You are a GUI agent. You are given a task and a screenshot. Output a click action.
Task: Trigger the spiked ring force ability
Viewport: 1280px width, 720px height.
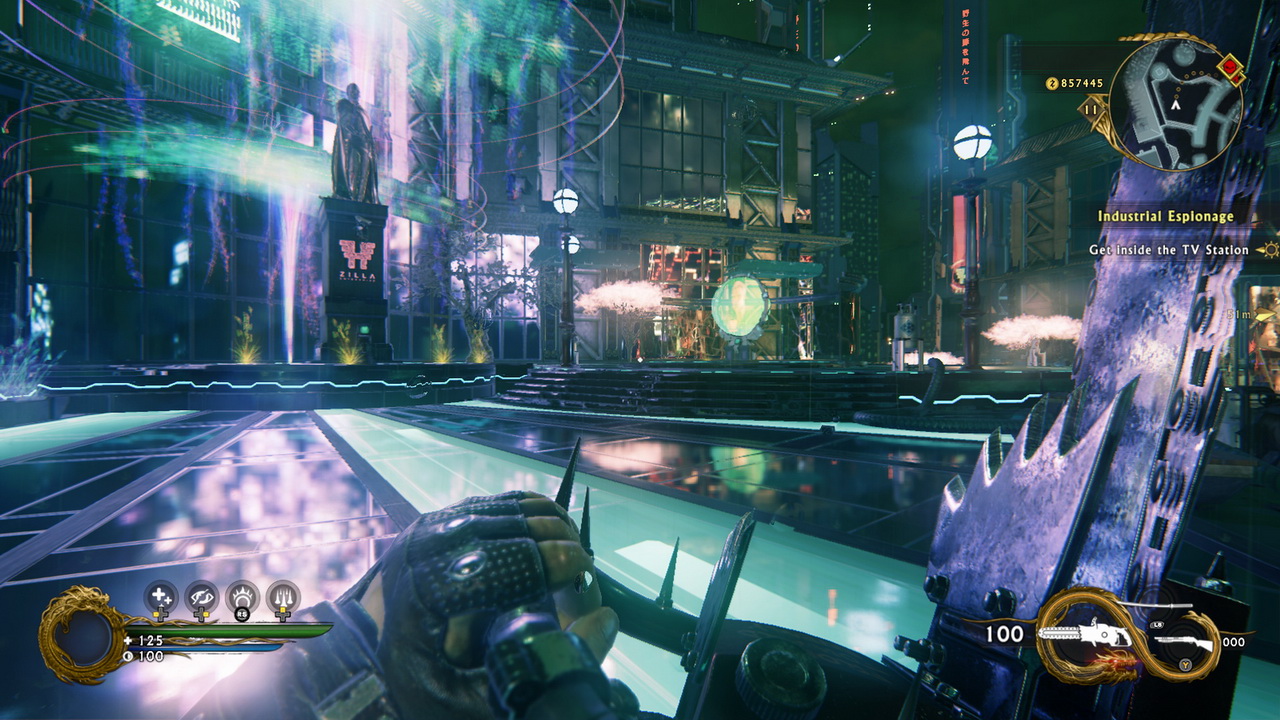click(242, 599)
